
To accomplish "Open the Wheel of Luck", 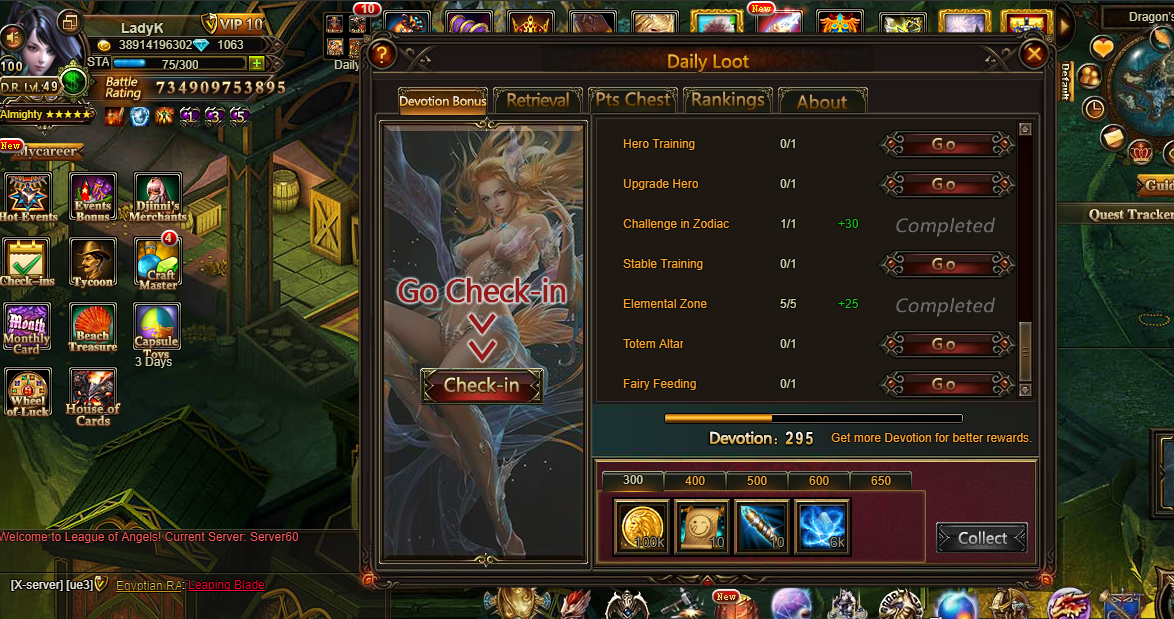I will [28, 393].
